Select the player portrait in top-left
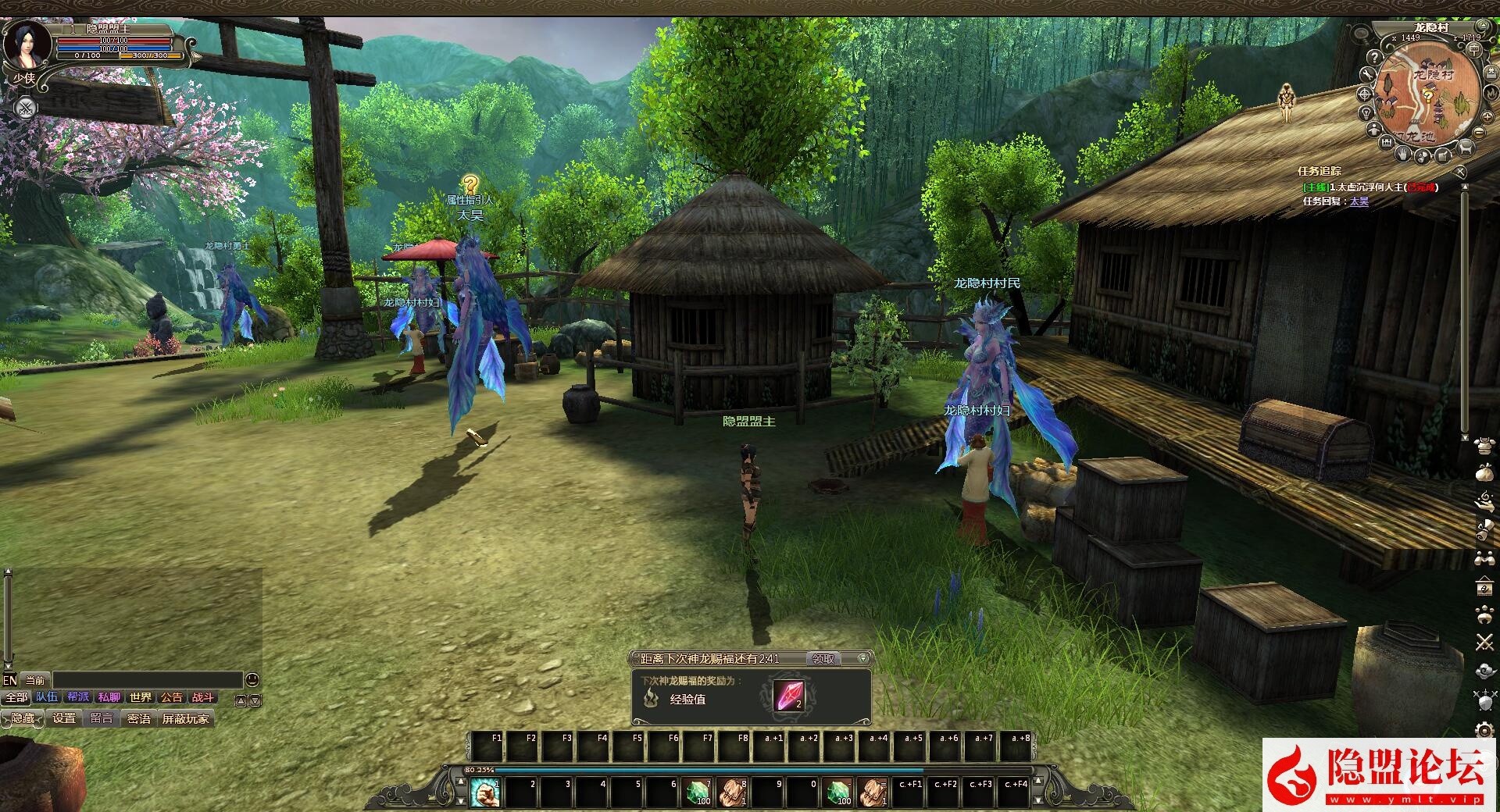This screenshot has width=1500, height=812. tap(28, 44)
